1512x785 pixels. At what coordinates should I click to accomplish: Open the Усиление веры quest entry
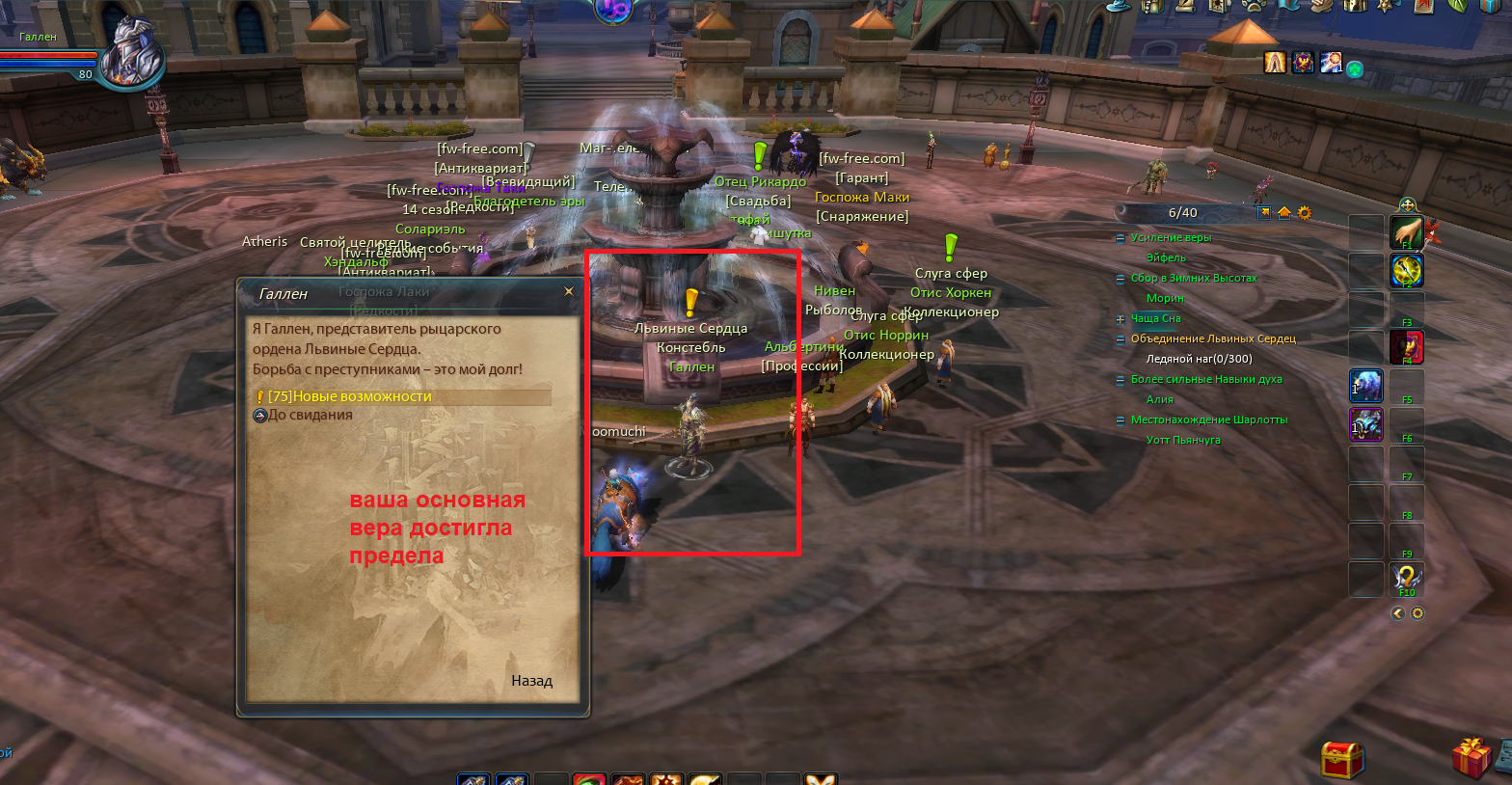coord(1170,237)
